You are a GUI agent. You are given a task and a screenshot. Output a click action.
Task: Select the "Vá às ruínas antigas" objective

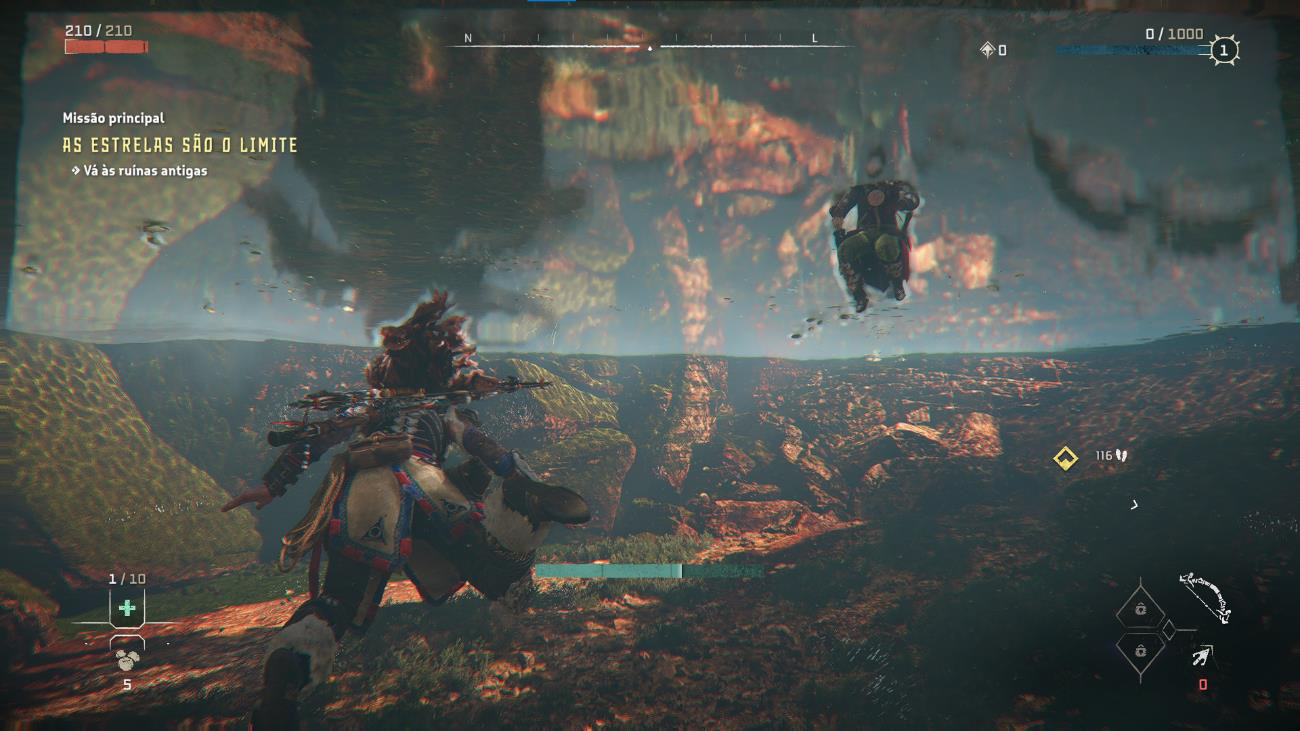(x=145, y=171)
